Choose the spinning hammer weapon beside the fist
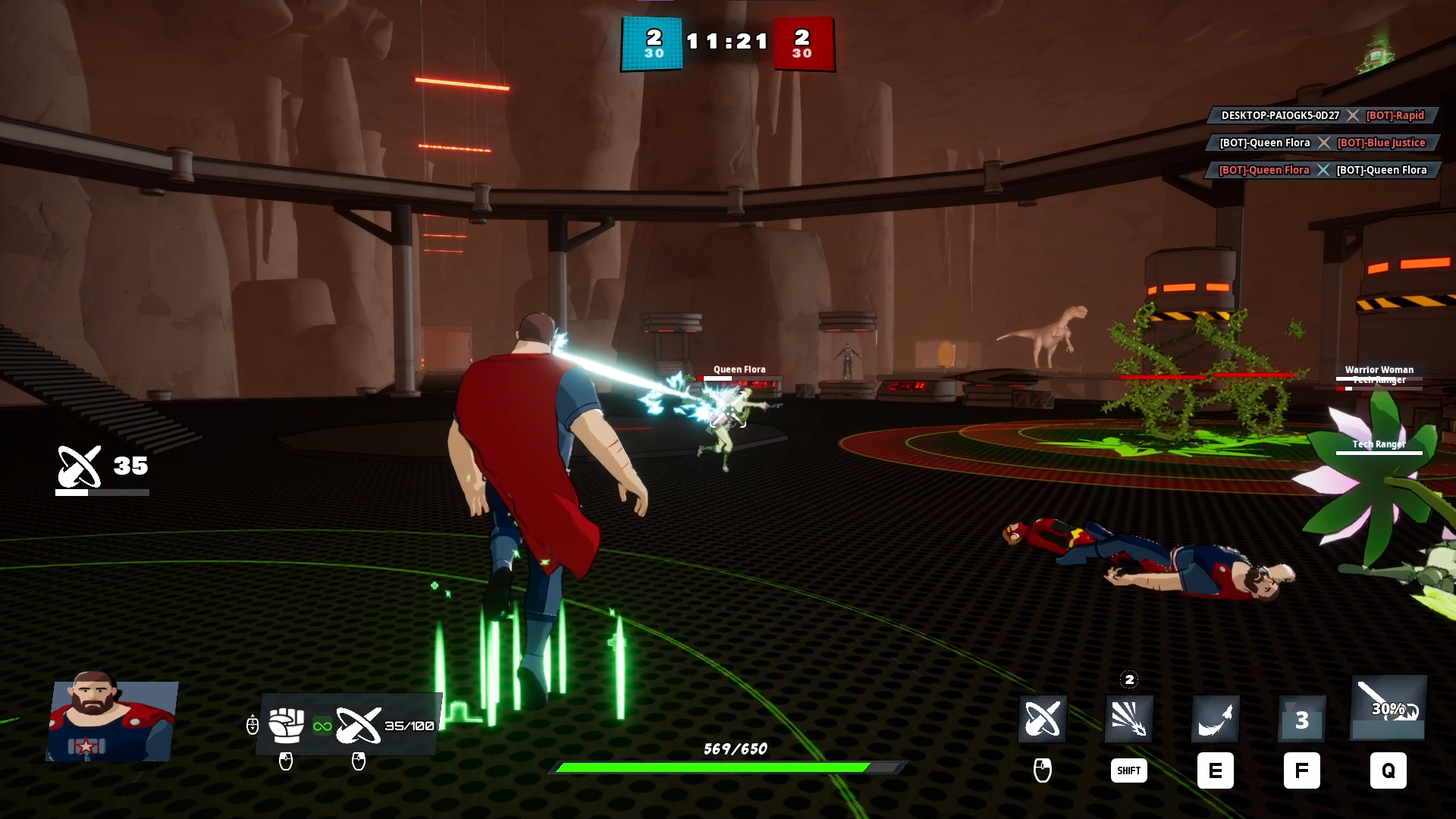Viewport: 1456px width, 819px height. [358, 725]
